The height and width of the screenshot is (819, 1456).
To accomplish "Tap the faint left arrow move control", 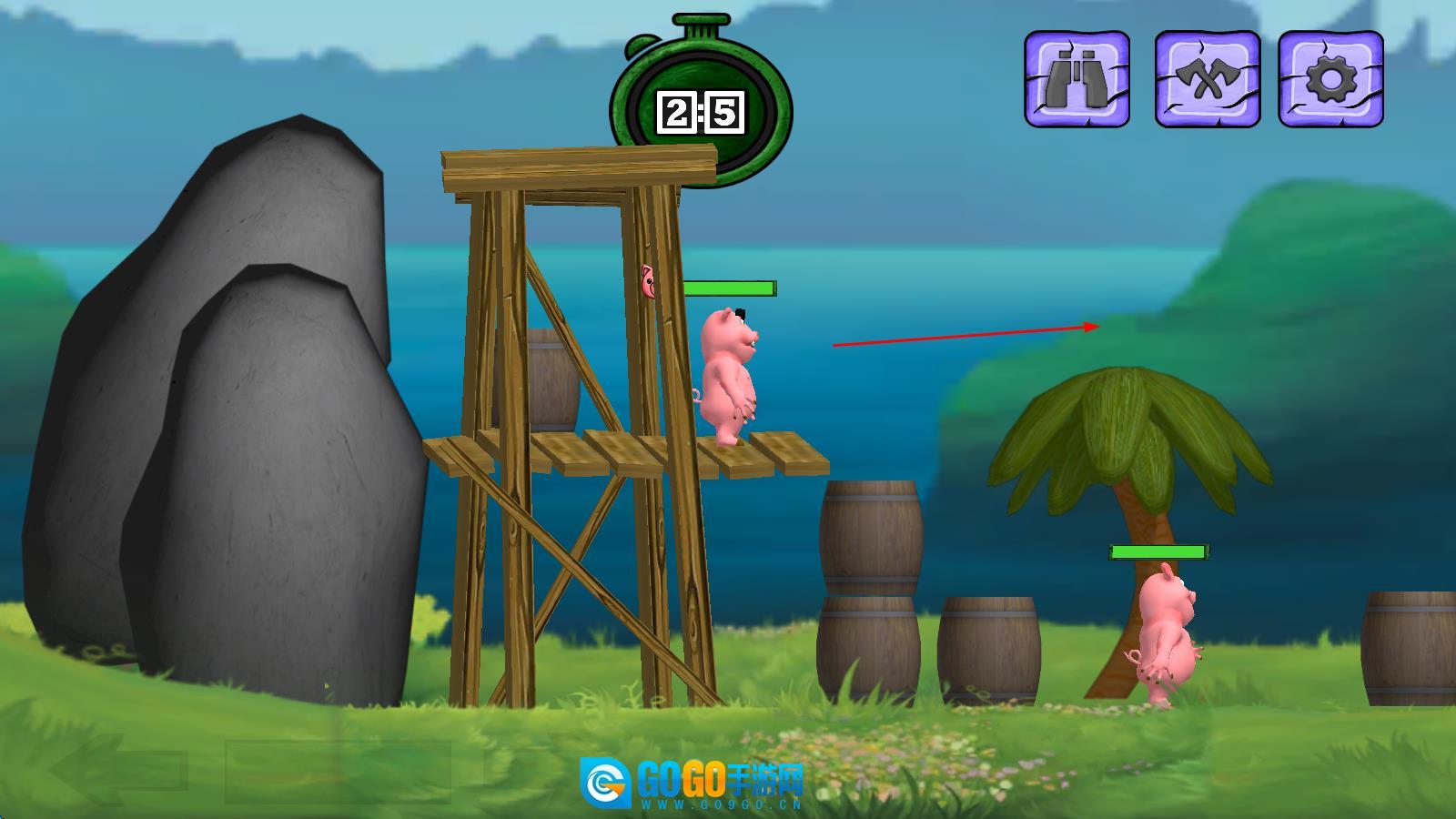I will click(118, 771).
